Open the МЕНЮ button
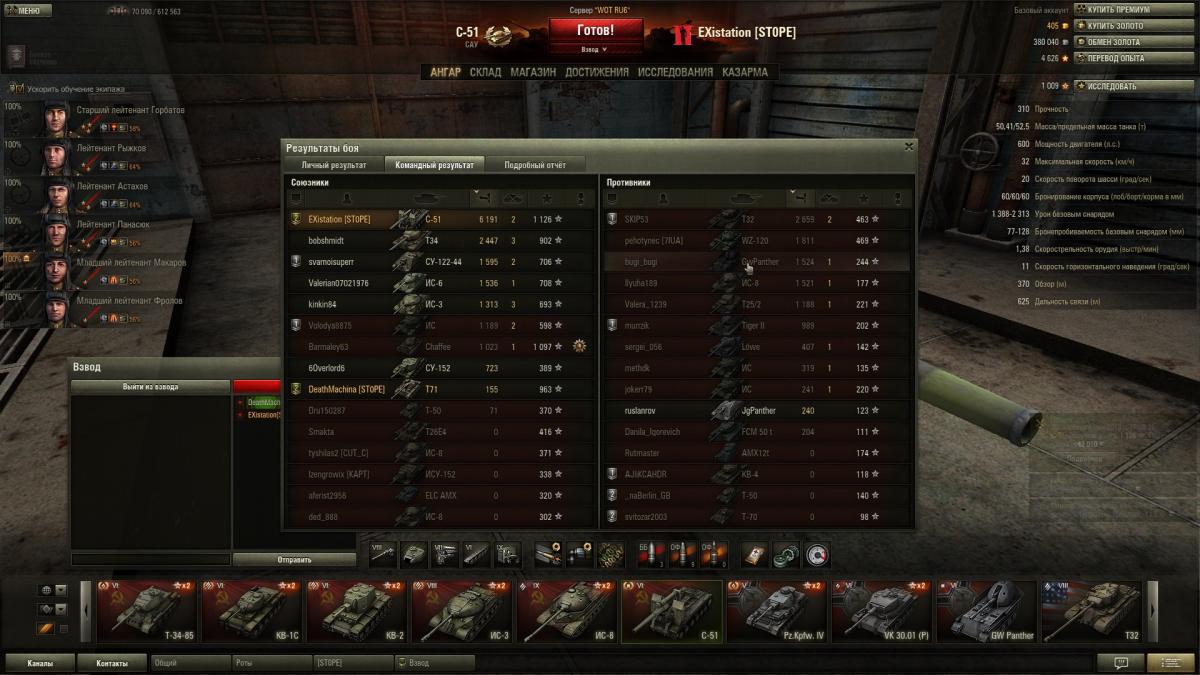Viewport: 1200px width, 675px height. click(27, 11)
